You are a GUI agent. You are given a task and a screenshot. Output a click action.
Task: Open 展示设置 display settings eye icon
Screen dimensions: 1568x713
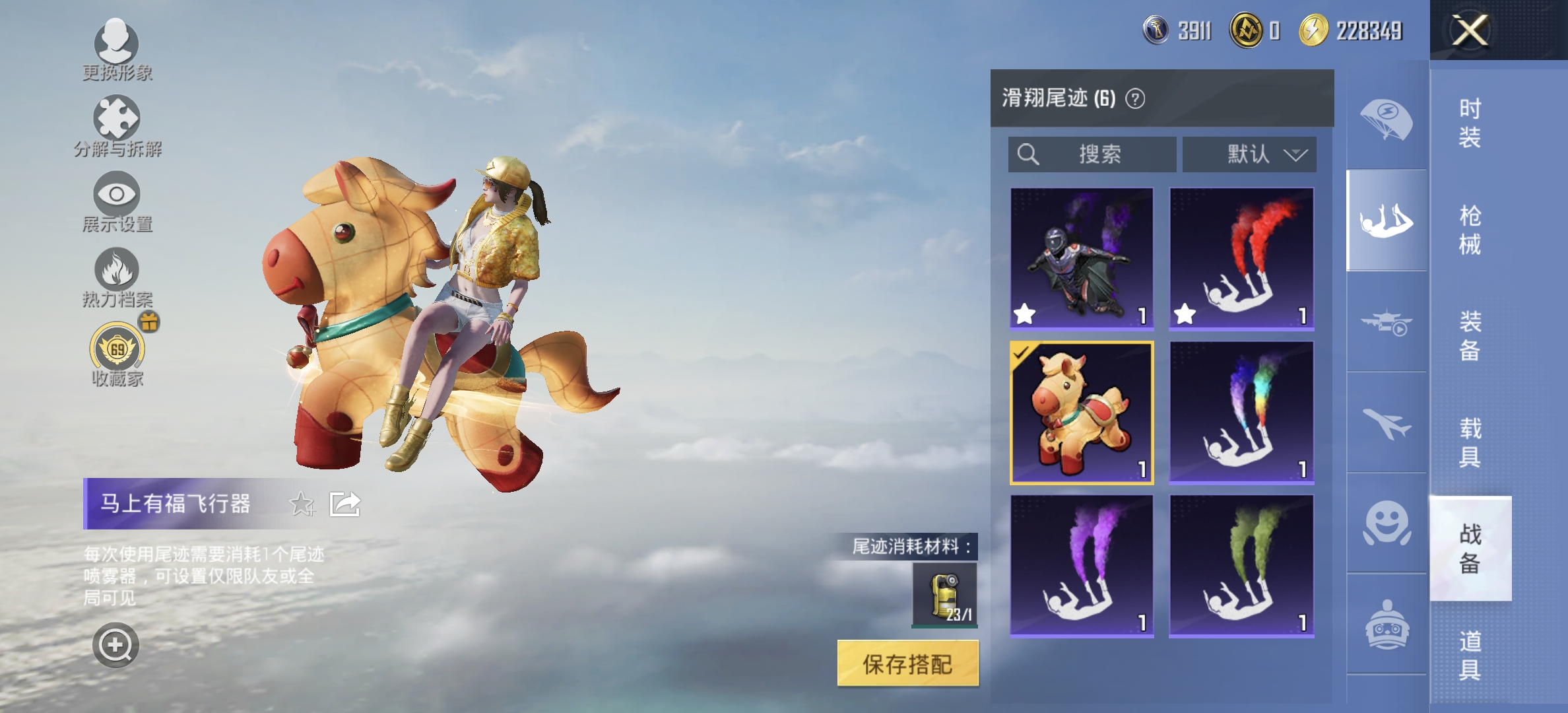(x=117, y=195)
